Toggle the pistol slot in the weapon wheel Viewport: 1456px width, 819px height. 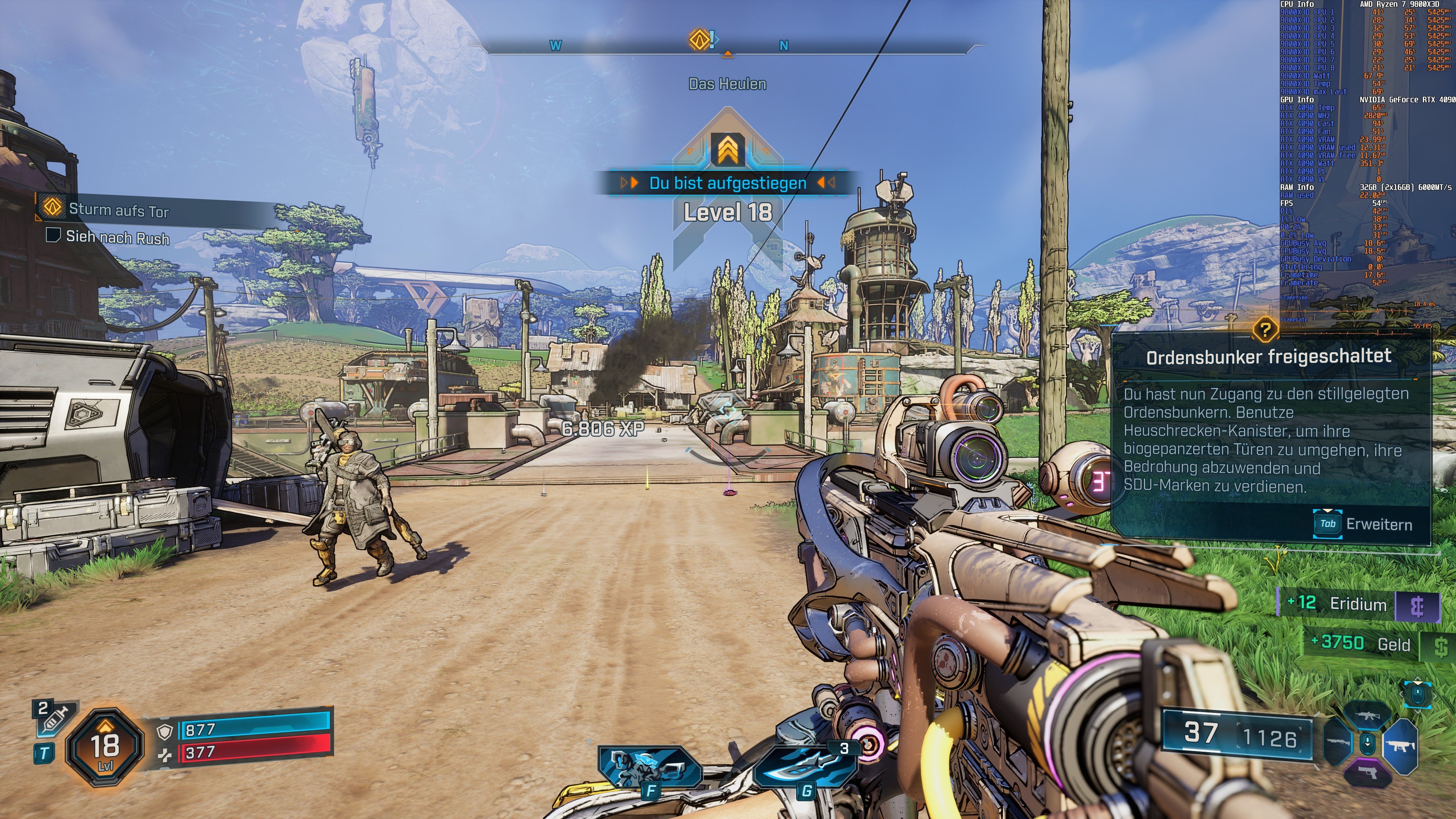click(x=1368, y=773)
